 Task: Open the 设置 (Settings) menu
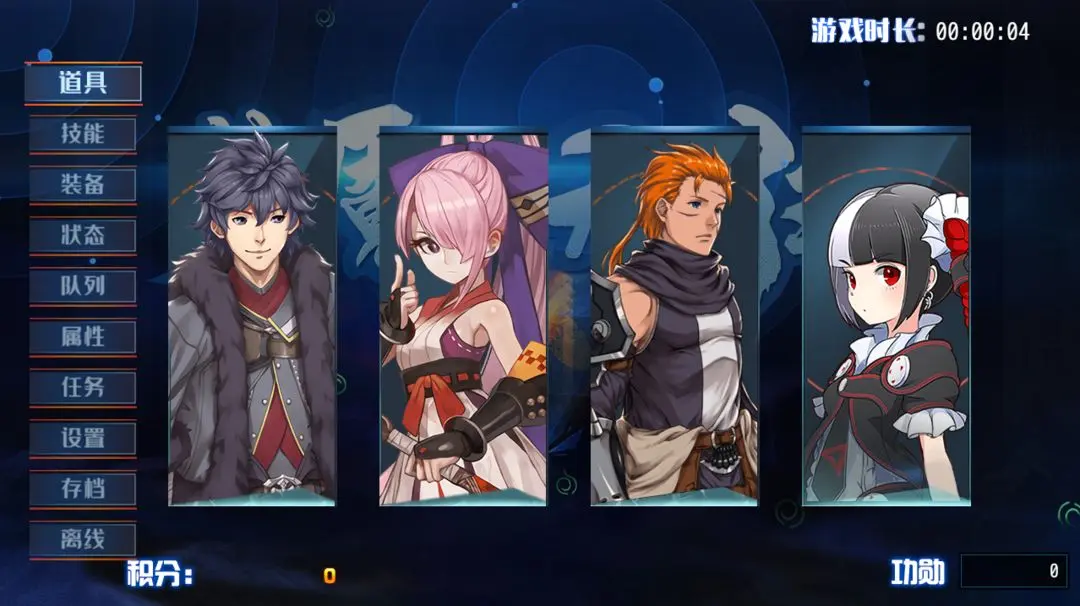(83, 439)
